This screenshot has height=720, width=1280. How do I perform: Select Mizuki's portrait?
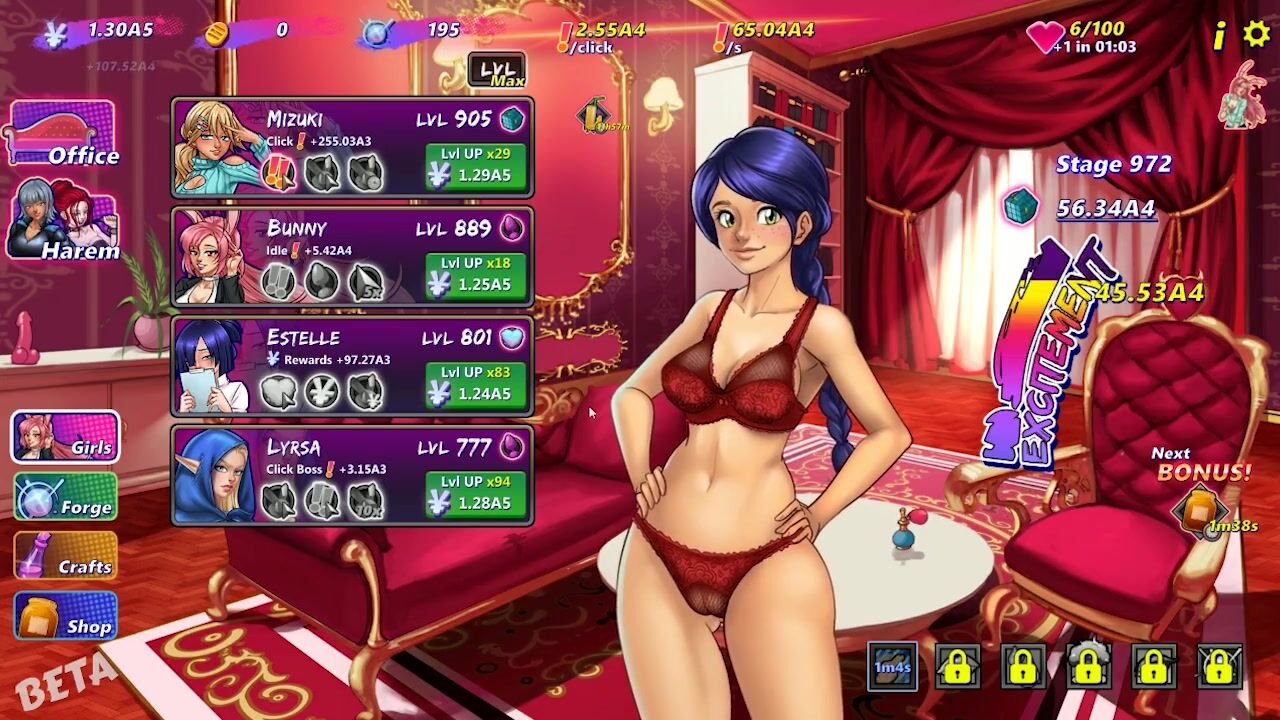pyautogui.click(x=216, y=148)
